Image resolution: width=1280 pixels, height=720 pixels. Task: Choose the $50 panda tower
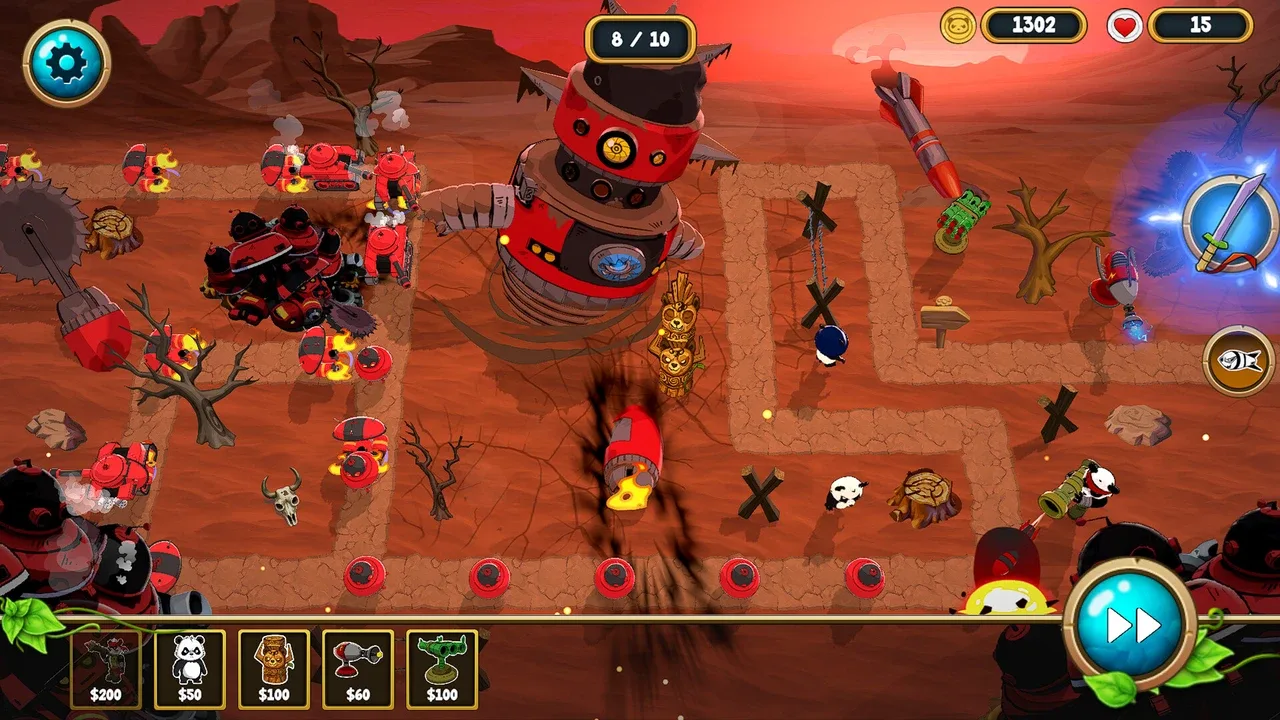189,669
